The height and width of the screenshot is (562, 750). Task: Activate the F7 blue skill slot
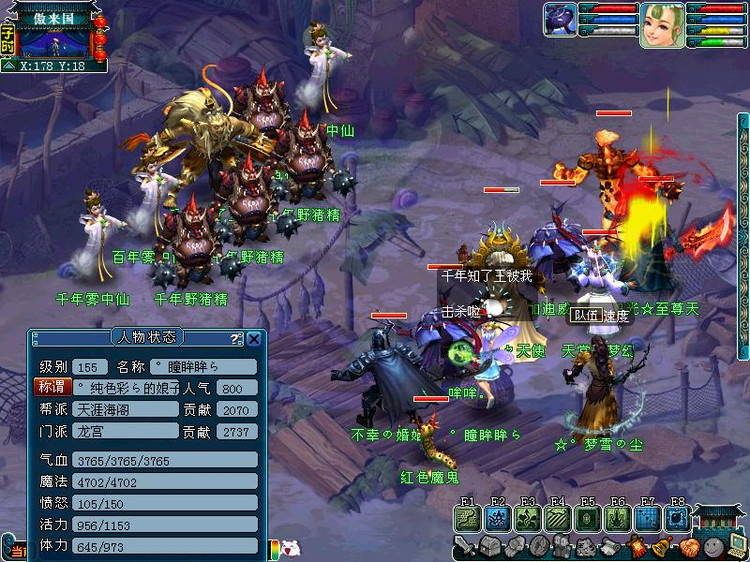click(x=648, y=518)
